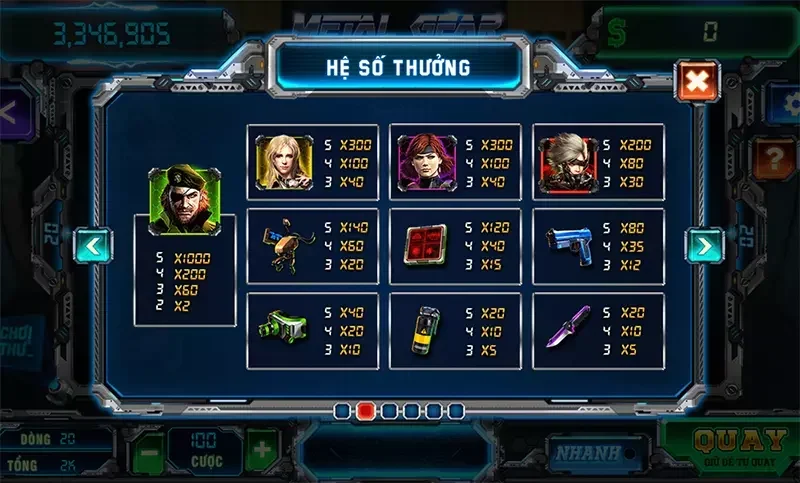This screenshot has height=483, width=800.
Task: Go to the next paytable page
Action: (x=704, y=244)
